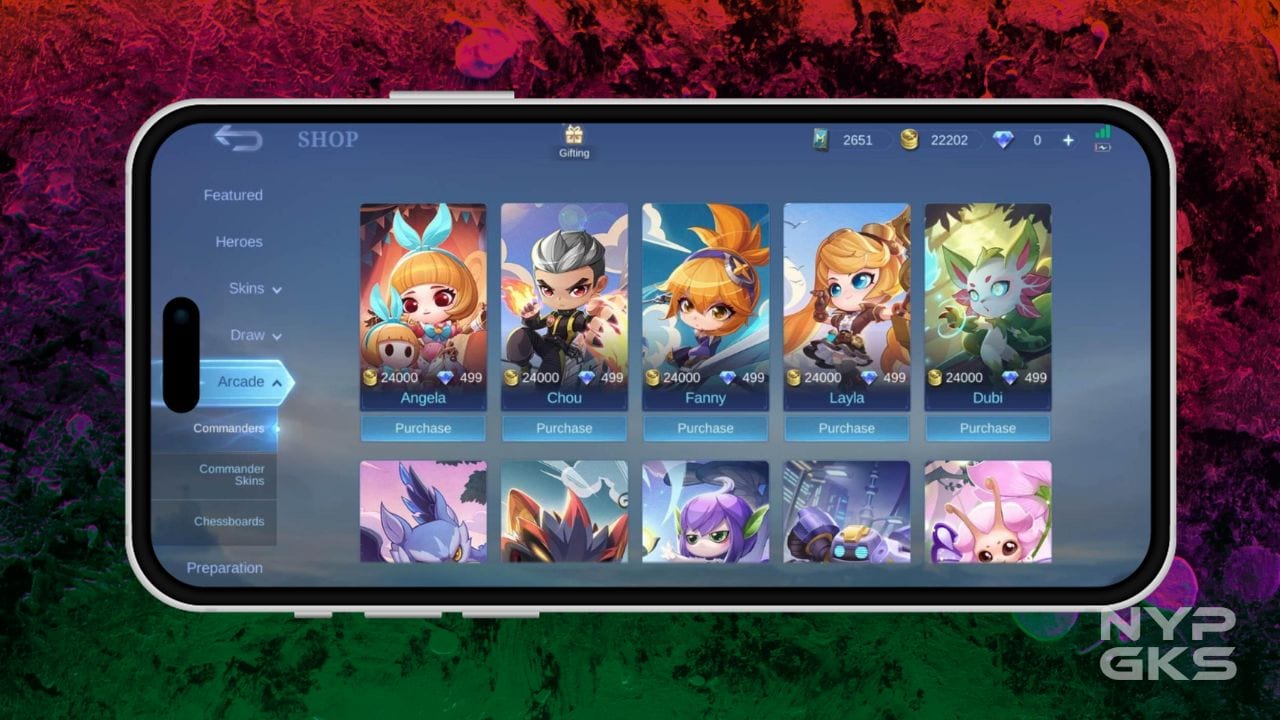This screenshot has height=720, width=1280.
Task: Collapse the Arcade category
Action: [249, 382]
